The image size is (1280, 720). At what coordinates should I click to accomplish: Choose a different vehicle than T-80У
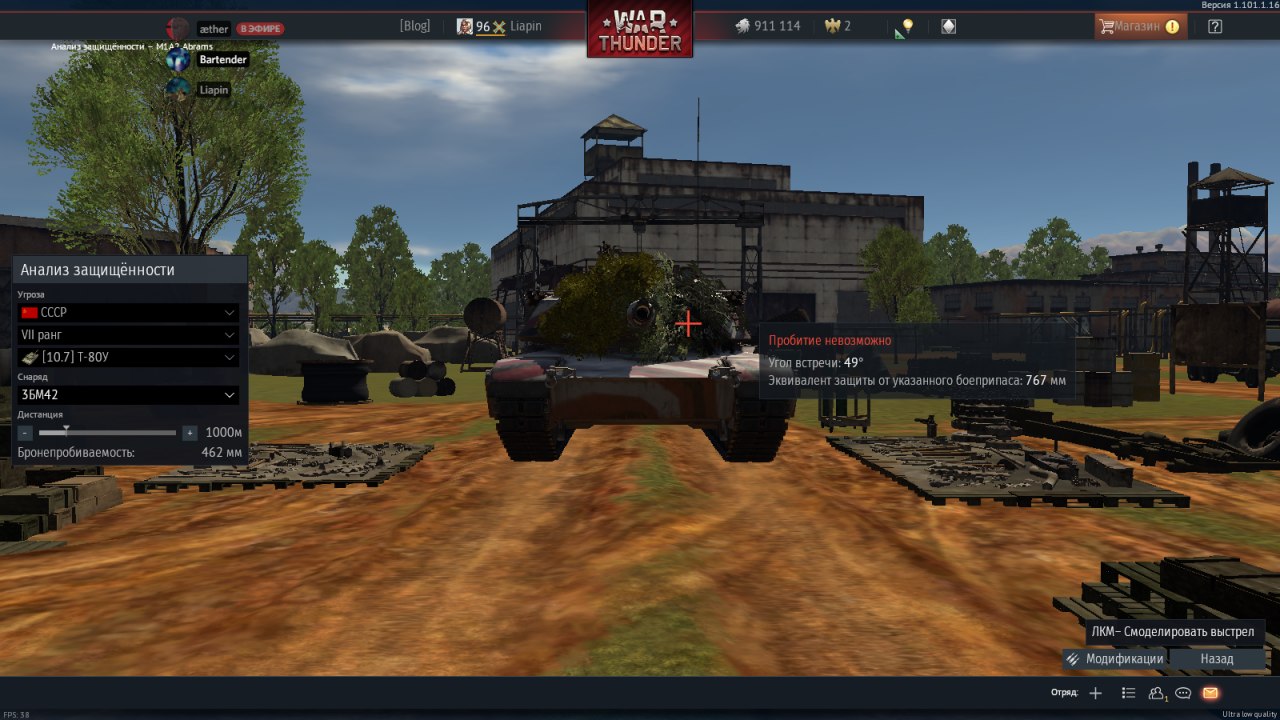coord(129,357)
